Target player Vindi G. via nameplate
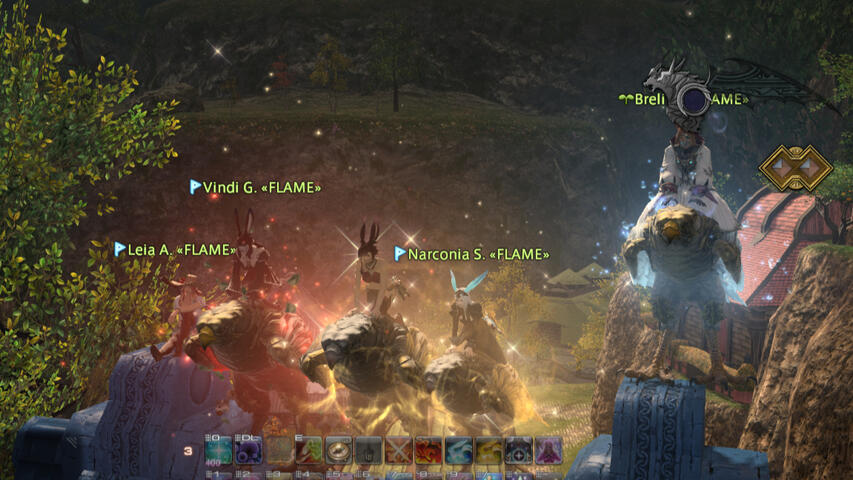Image resolution: width=853 pixels, height=480 pixels. 261,187
